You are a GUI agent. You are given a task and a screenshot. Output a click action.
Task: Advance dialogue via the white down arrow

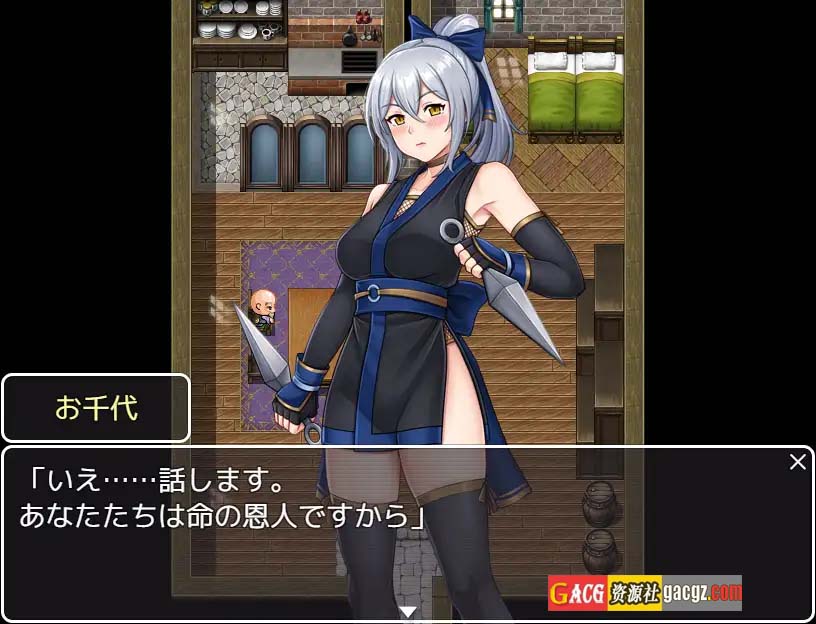coord(407,611)
